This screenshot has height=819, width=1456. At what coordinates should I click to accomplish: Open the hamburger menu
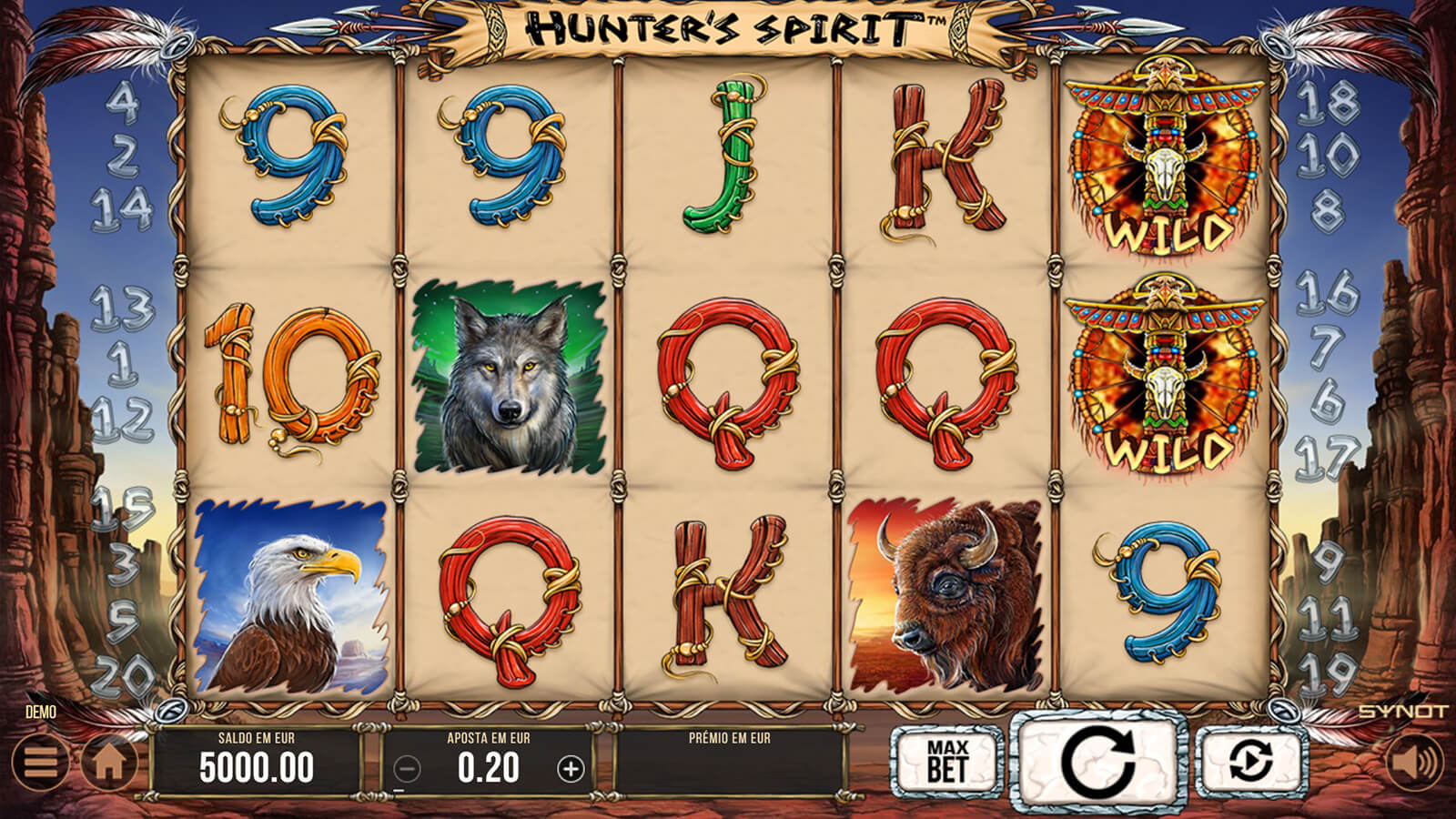39,762
